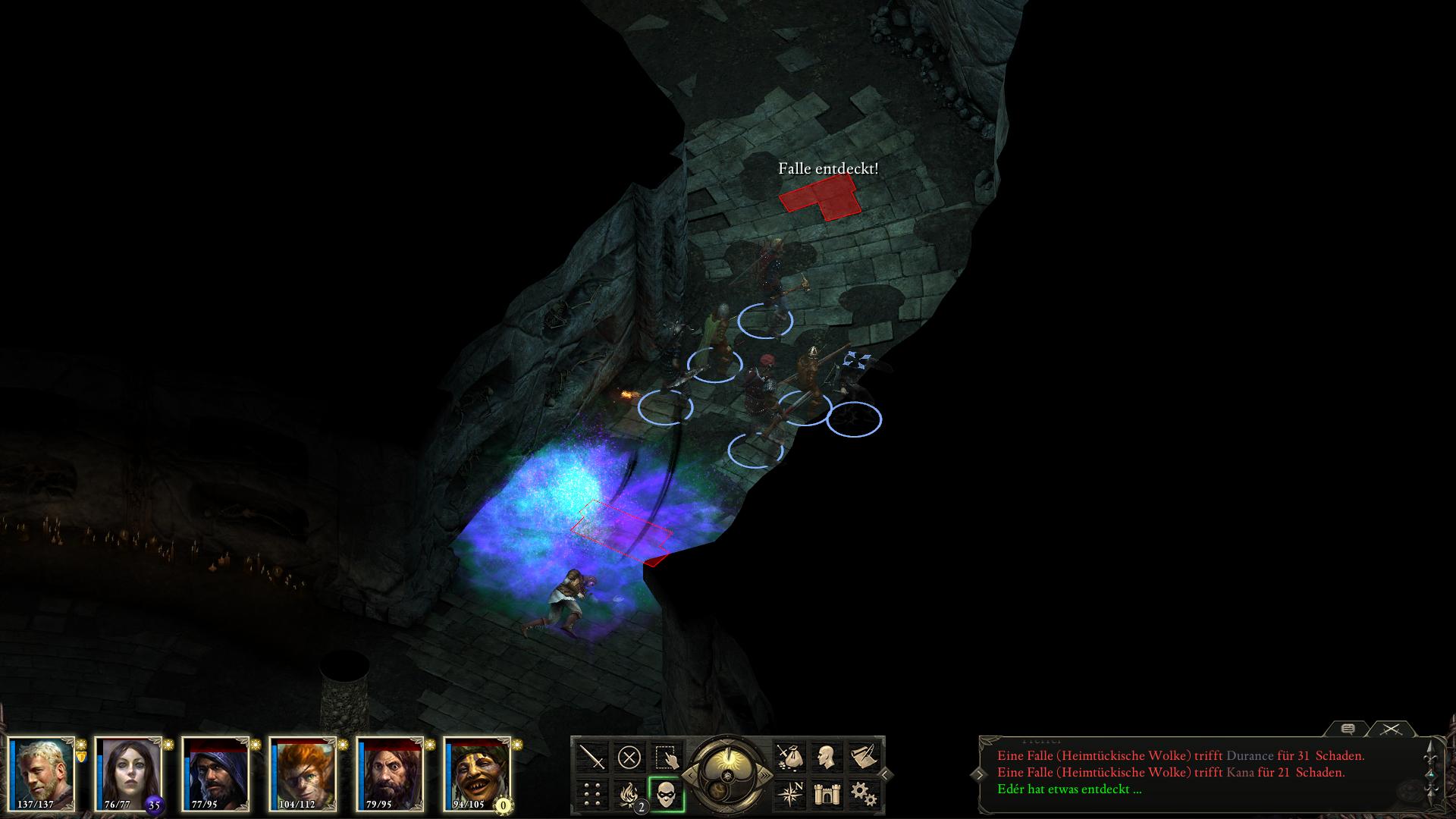Open the area map compass icon
1456x819 pixels.
[789, 794]
